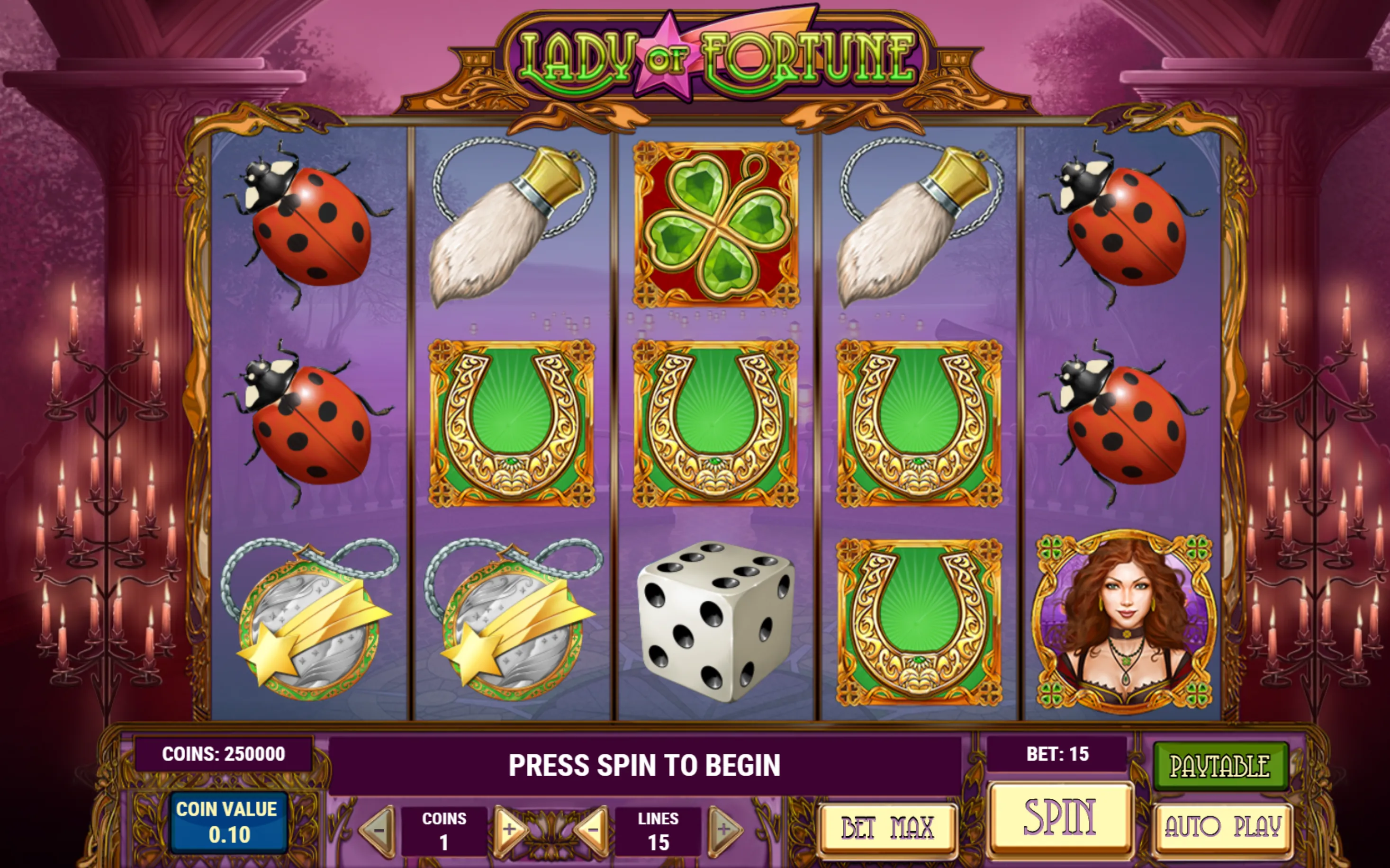Start Auto Play
Image resolution: width=1390 pixels, height=868 pixels.
[1223, 827]
